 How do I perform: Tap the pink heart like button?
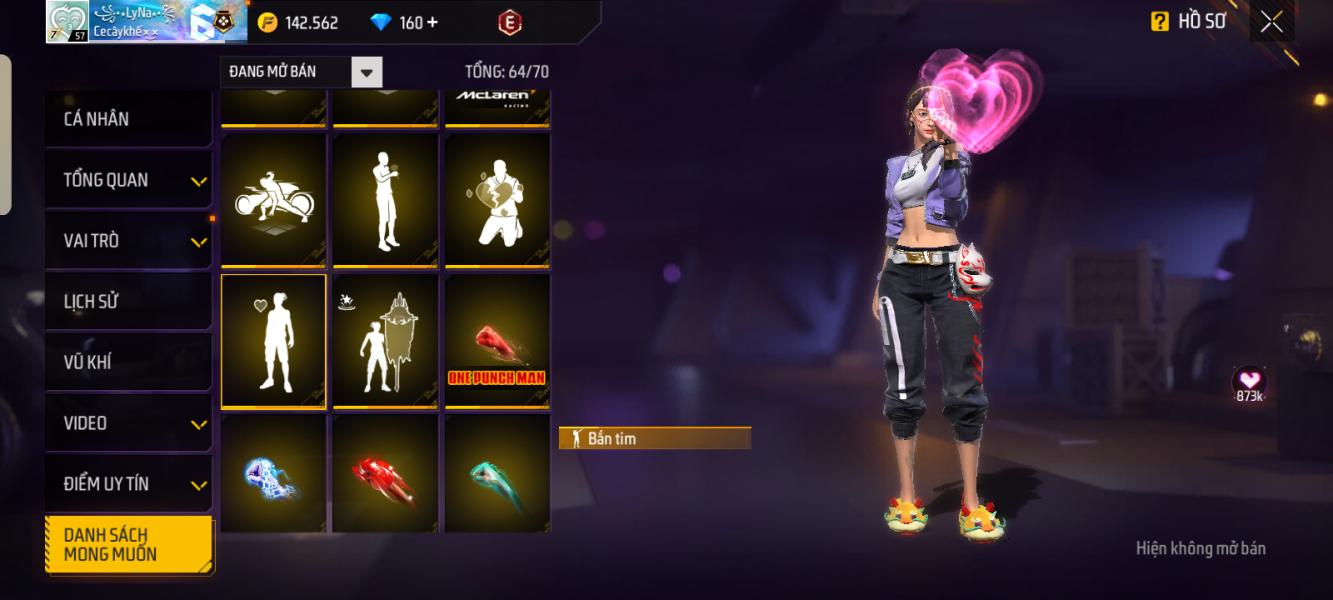pyautogui.click(x=1249, y=381)
